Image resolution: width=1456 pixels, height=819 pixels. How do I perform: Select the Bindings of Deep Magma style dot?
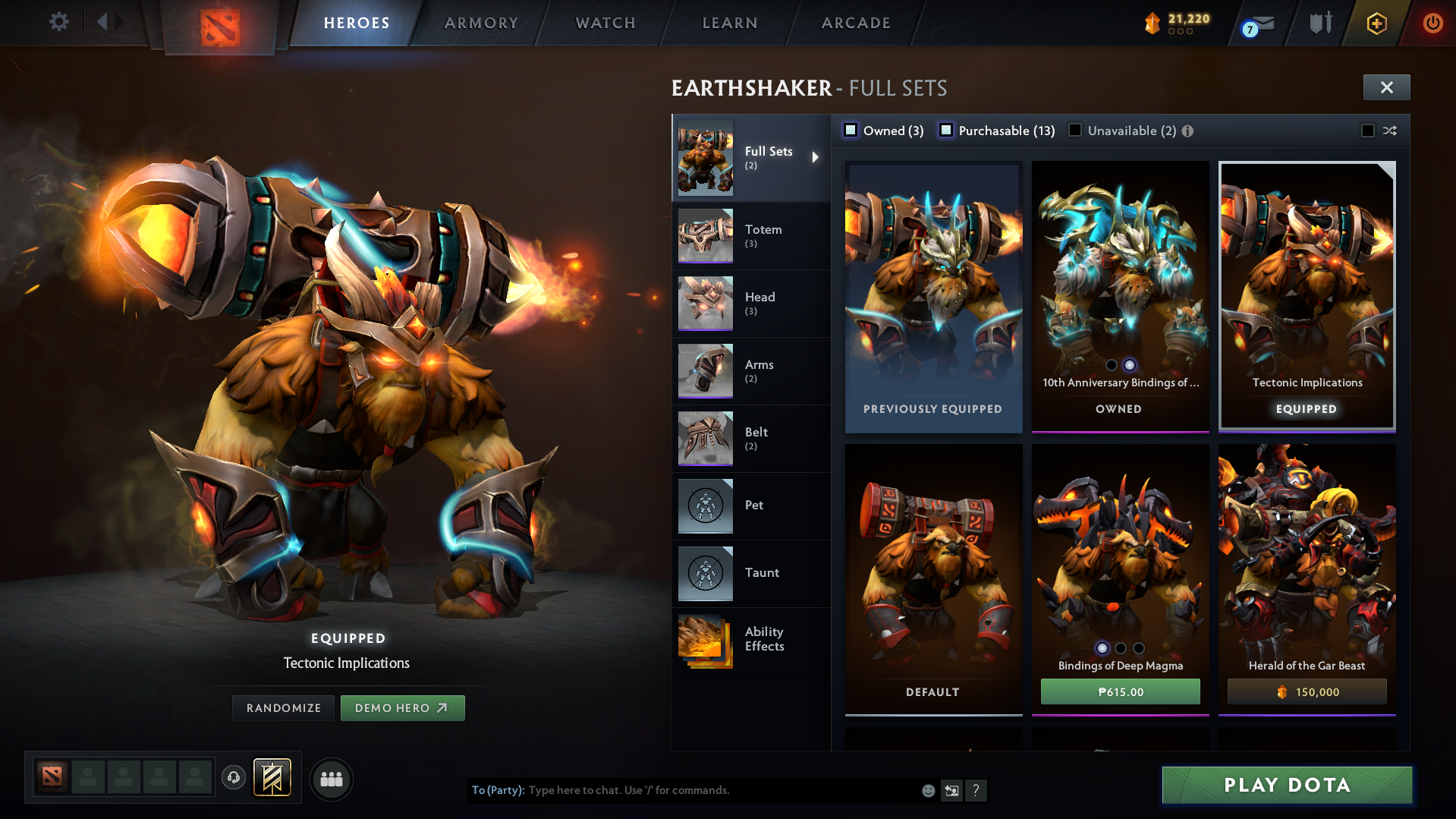(x=1102, y=648)
